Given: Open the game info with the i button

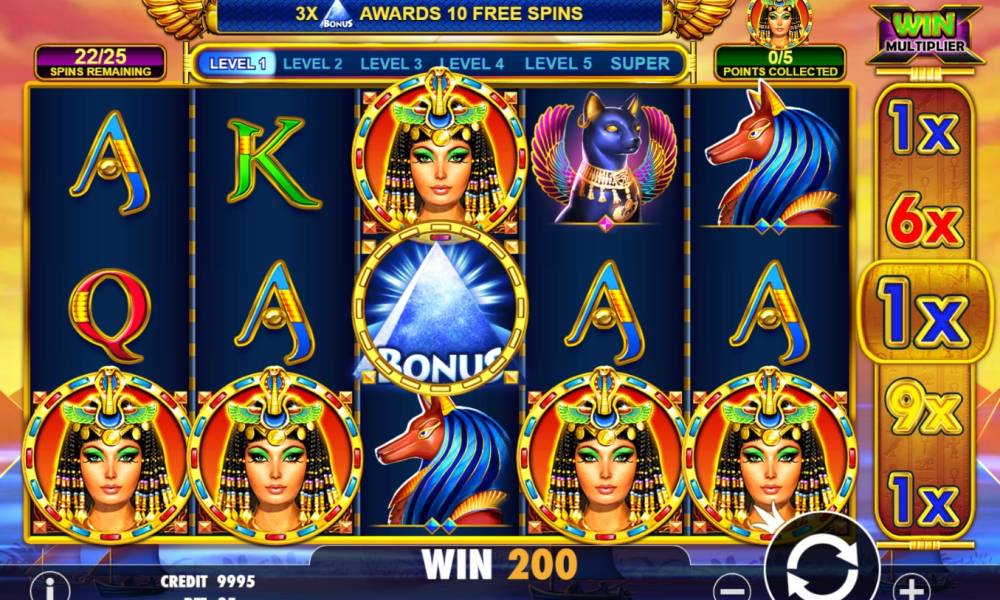Looking at the screenshot, I should click(46, 586).
